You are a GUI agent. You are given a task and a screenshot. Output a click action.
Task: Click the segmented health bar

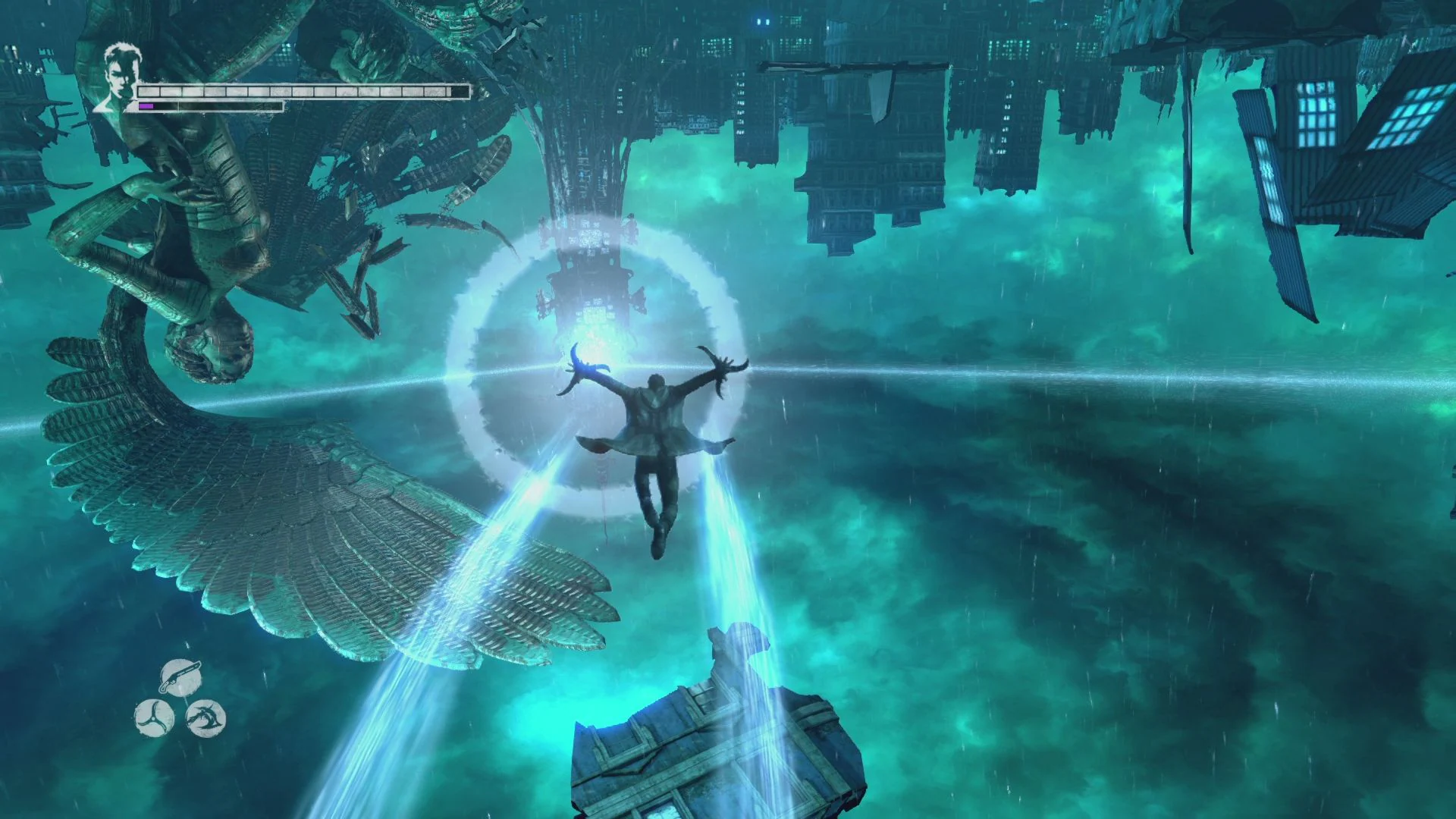pyautogui.click(x=303, y=91)
